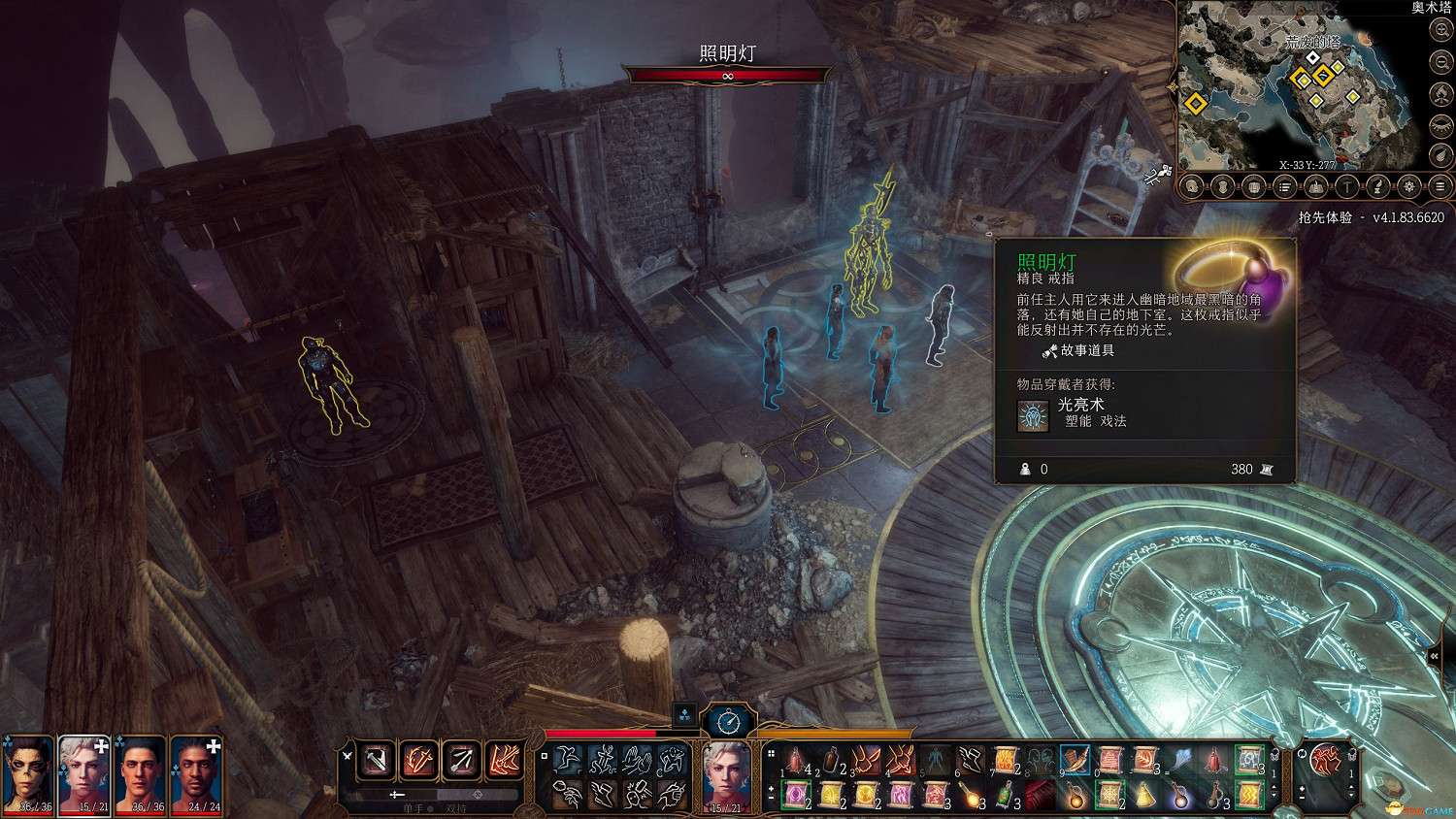Open the round turn-based mode clock button
This screenshot has height=819, width=1456.
point(728,721)
